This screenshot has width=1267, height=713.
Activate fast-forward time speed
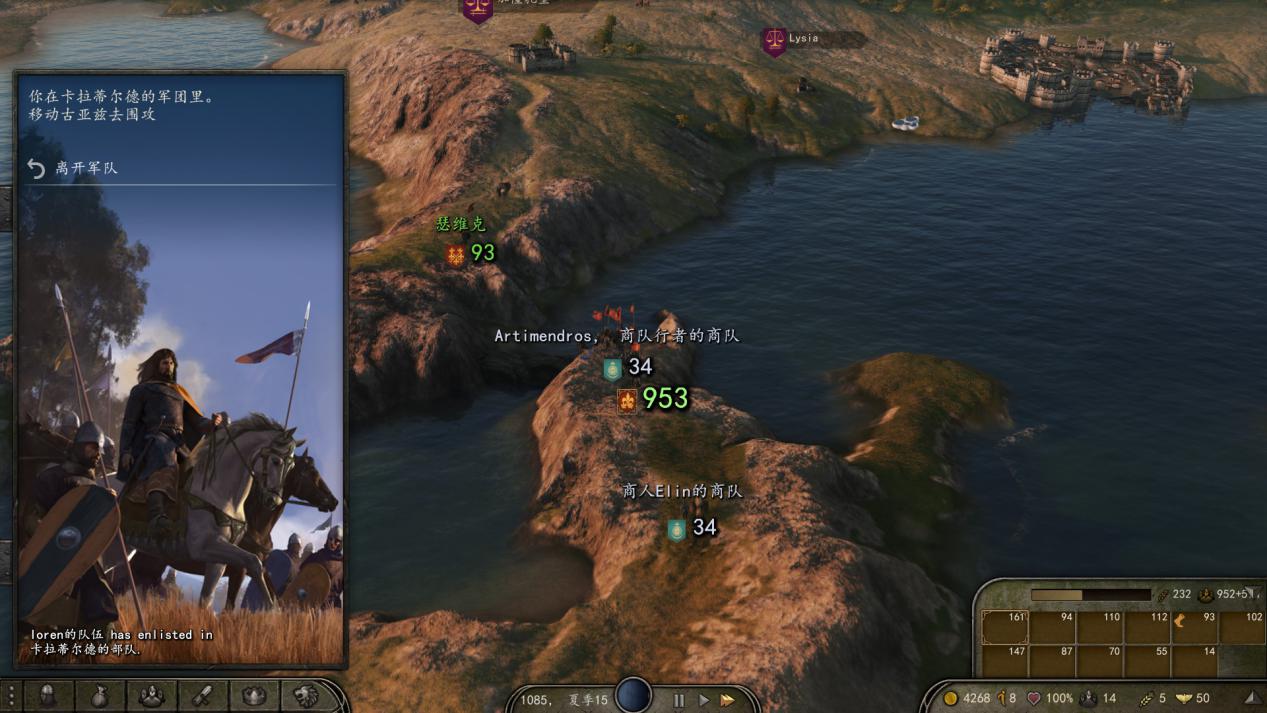tap(728, 700)
